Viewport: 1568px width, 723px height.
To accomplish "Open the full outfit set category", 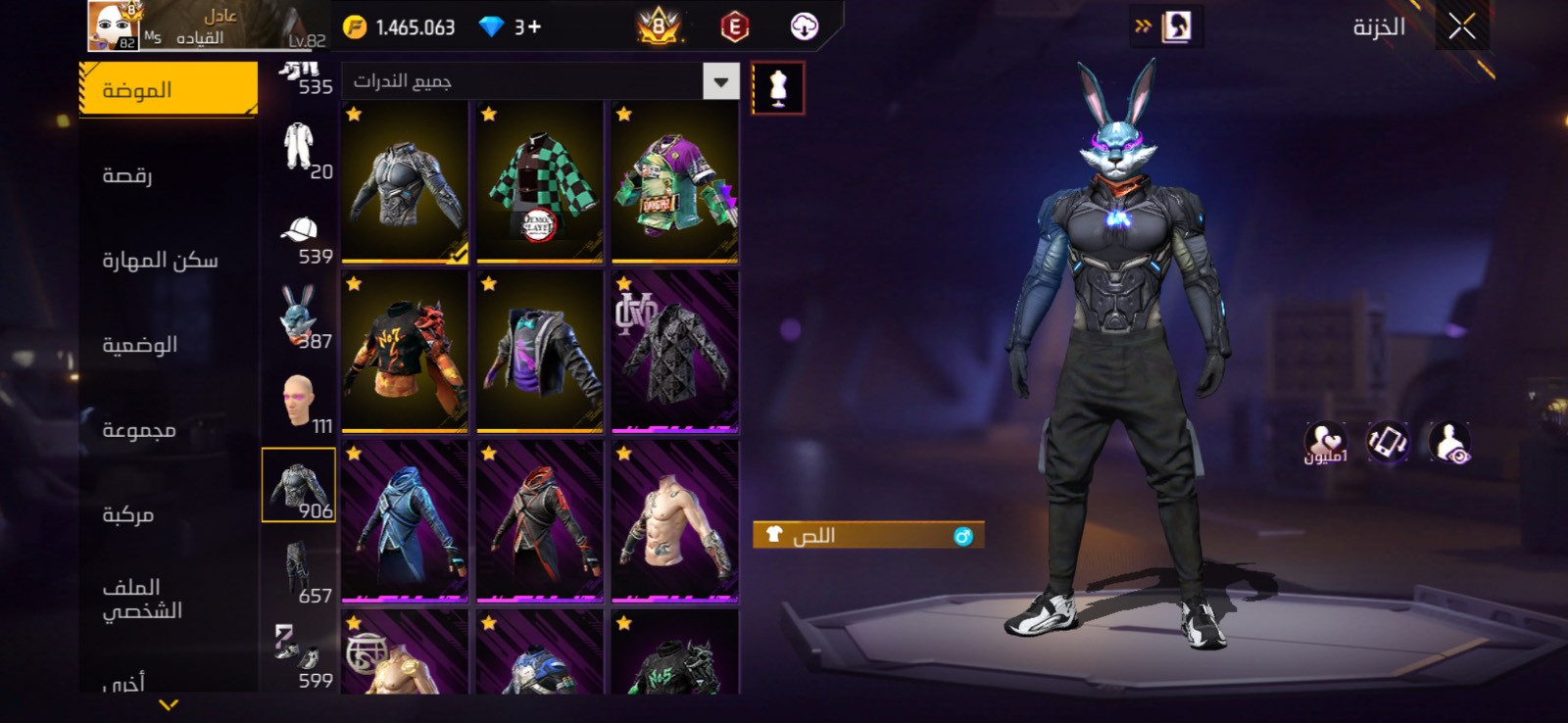I will [x=300, y=149].
